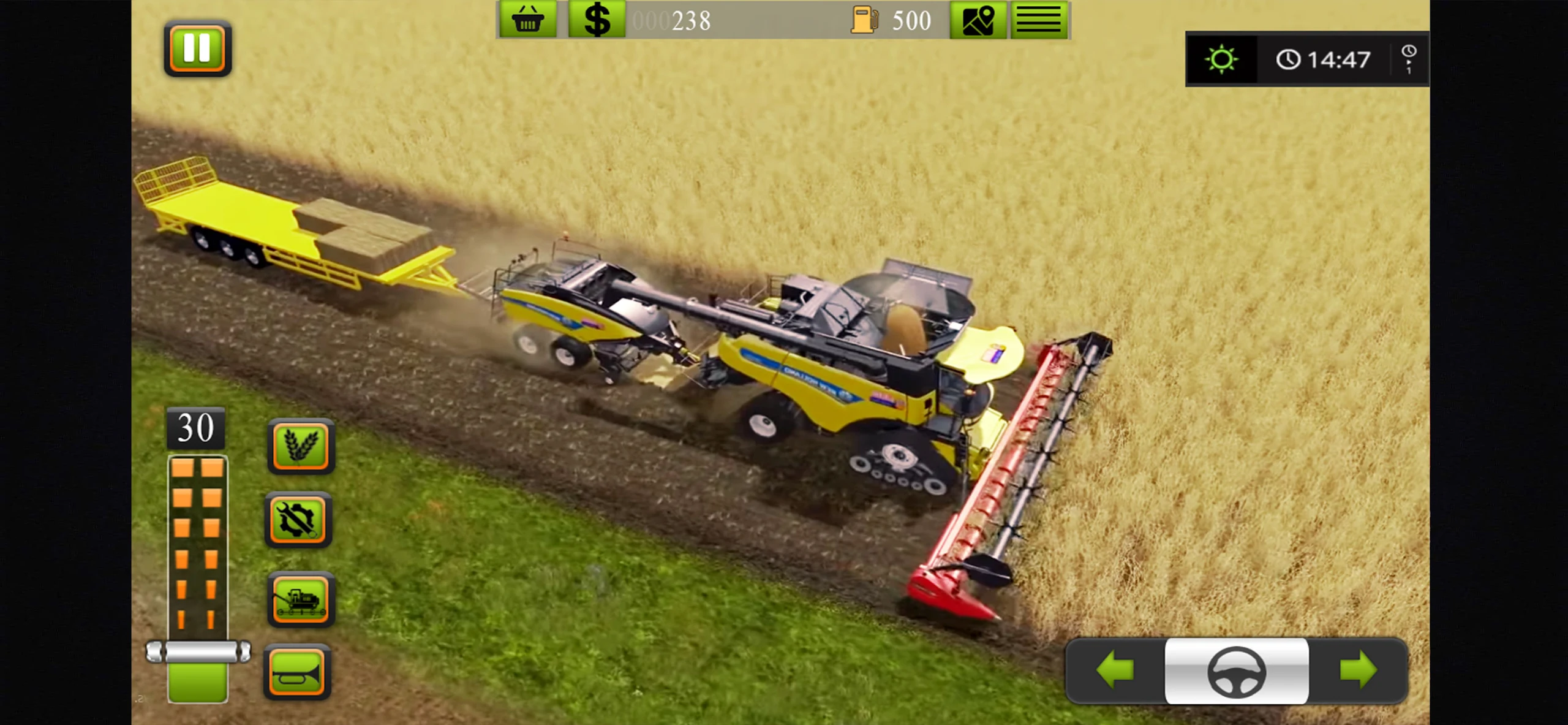Activate the gear and wrench button
The height and width of the screenshot is (725, 1568).
[x=298, y=520]
